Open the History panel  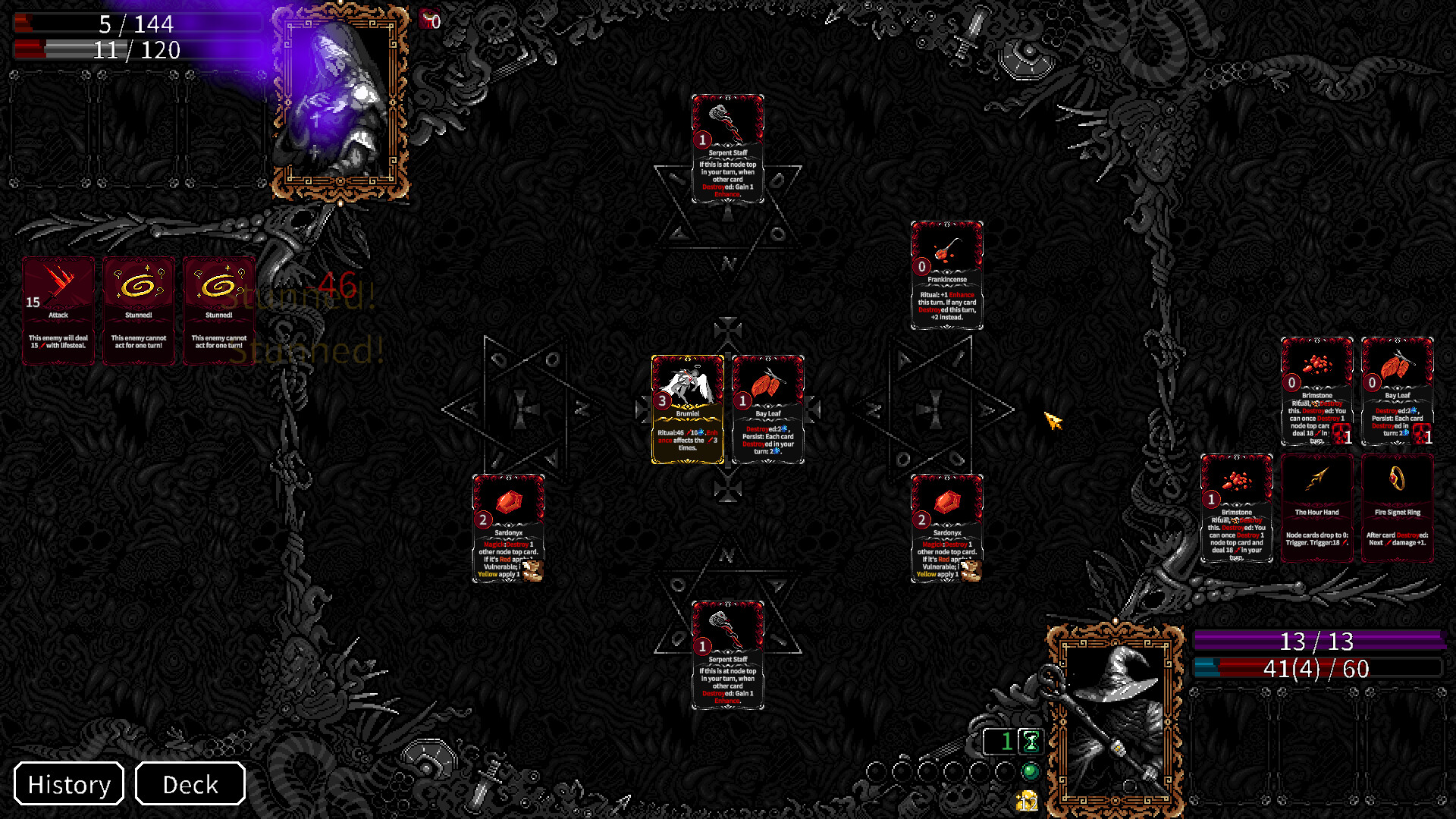68,784
